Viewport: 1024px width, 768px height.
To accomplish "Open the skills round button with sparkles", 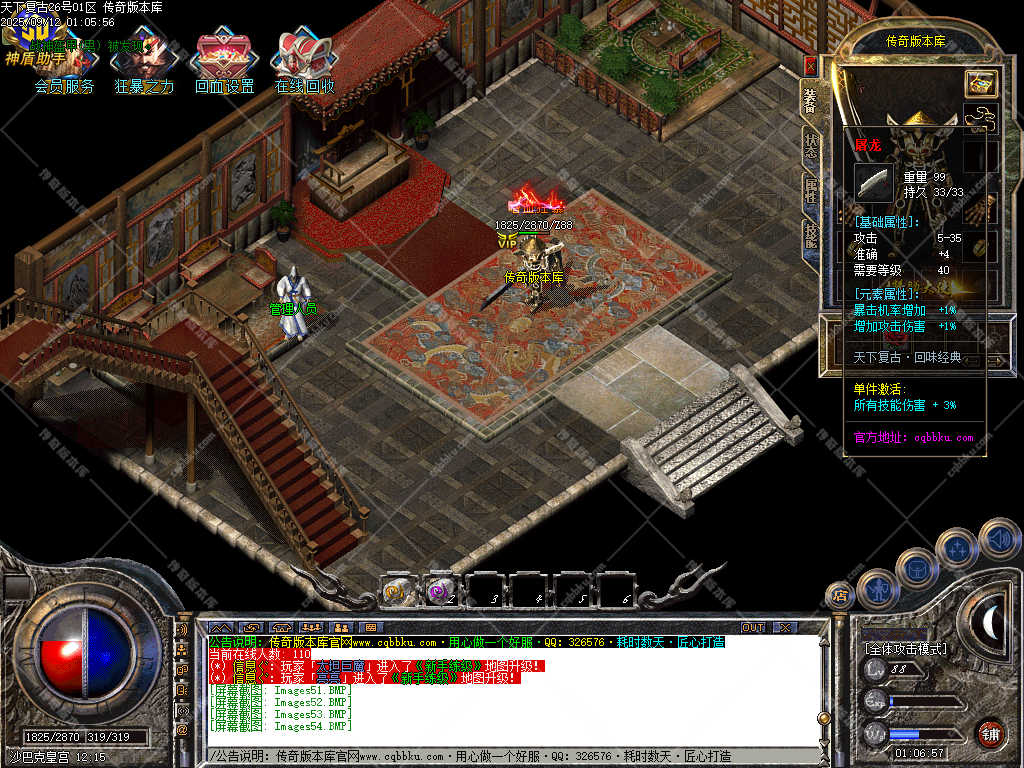I will pyautogui.click(x=957, y=548).
